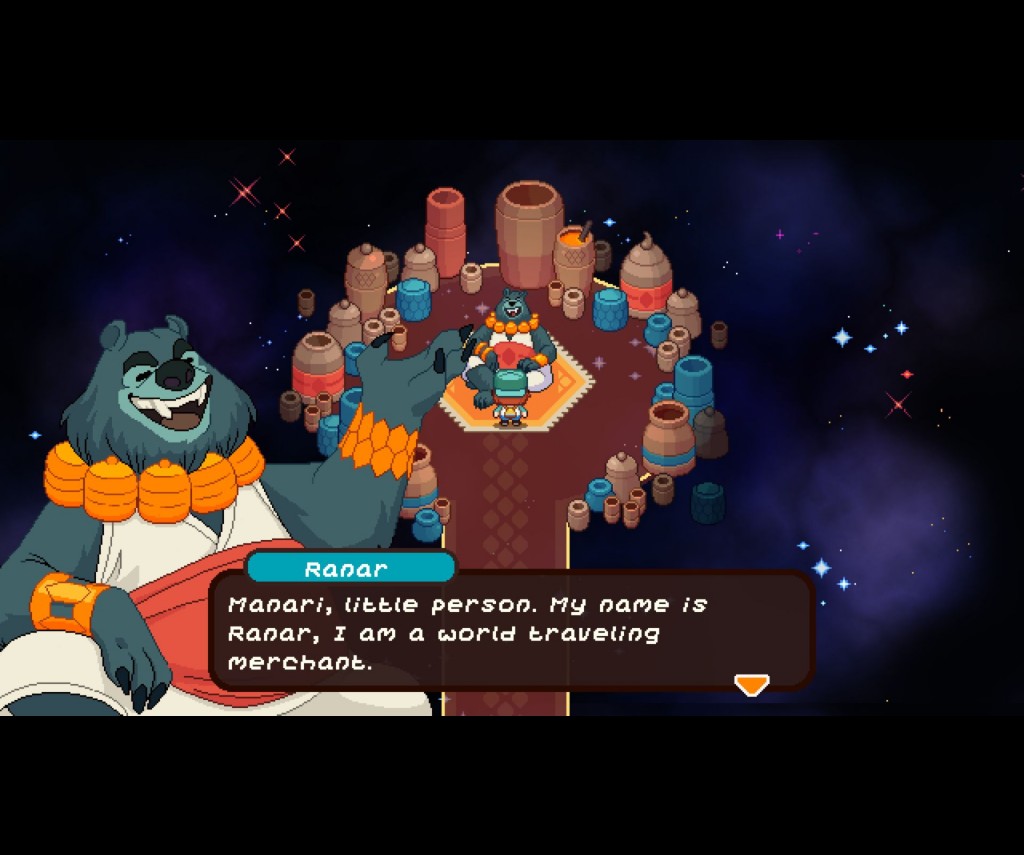
Task: Advance dialogue with the orange arrow
Action: pyautogui.click(x=751, y=684)
